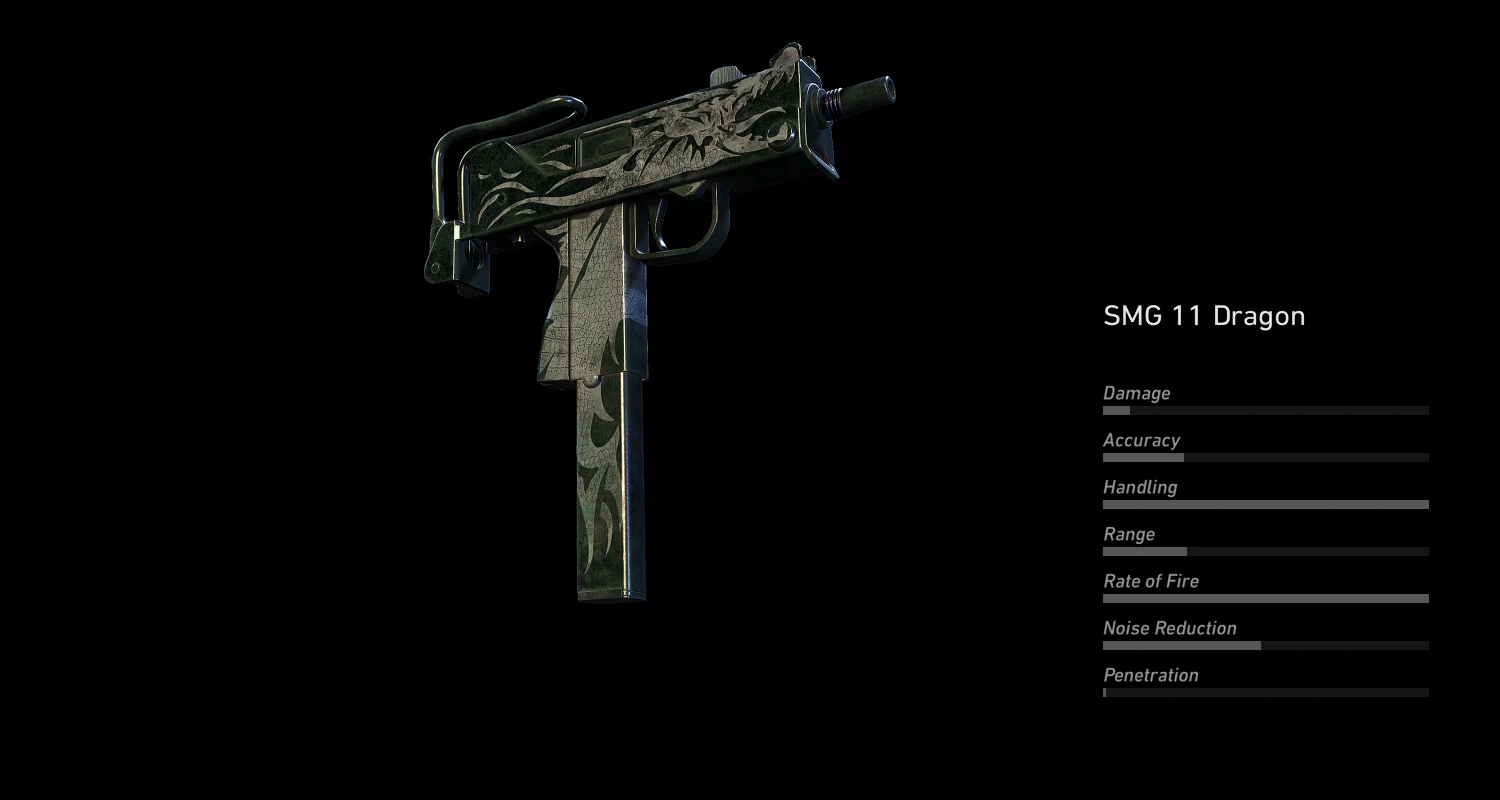Click the Range progress bar
This screenshot has width=1500, height=800.
pos(1265,551)
